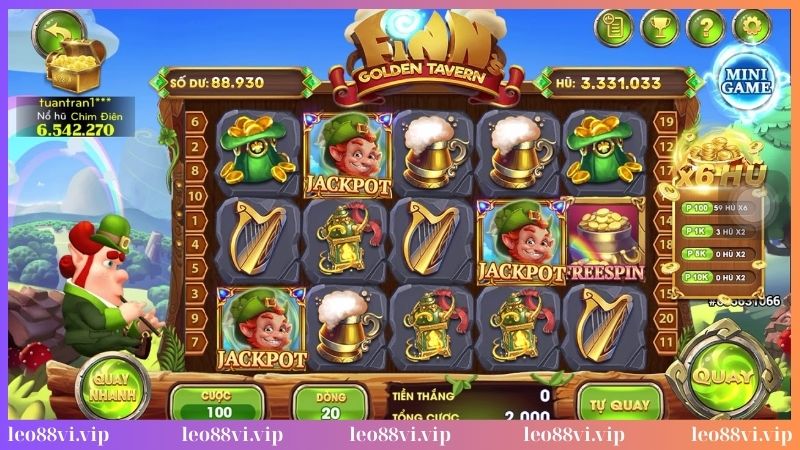
Task: Show the question mark help guide
Action: pyautogui.click(x=704, y=27)
